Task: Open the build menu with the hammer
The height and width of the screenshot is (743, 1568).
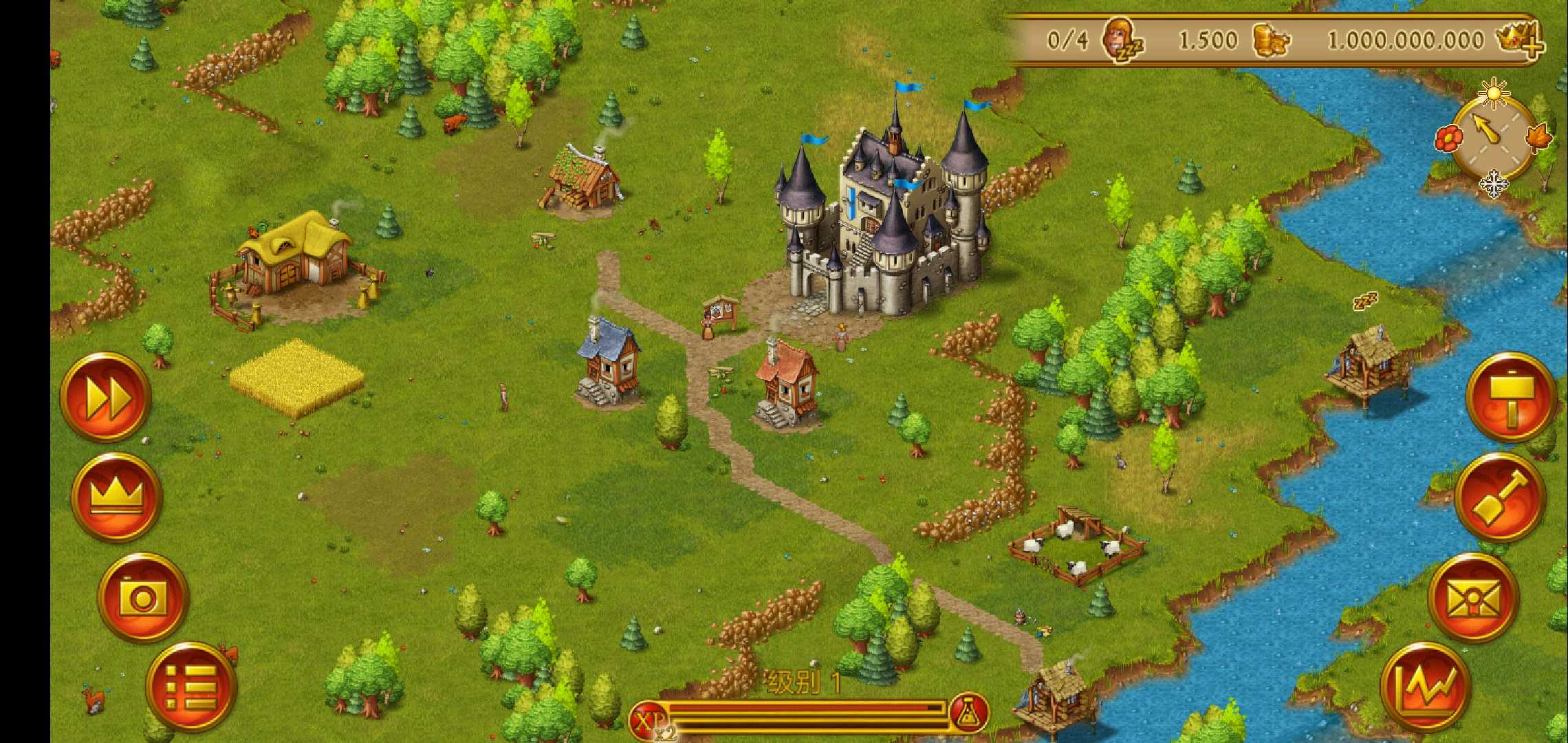Action: click(x=1511, y=397)
